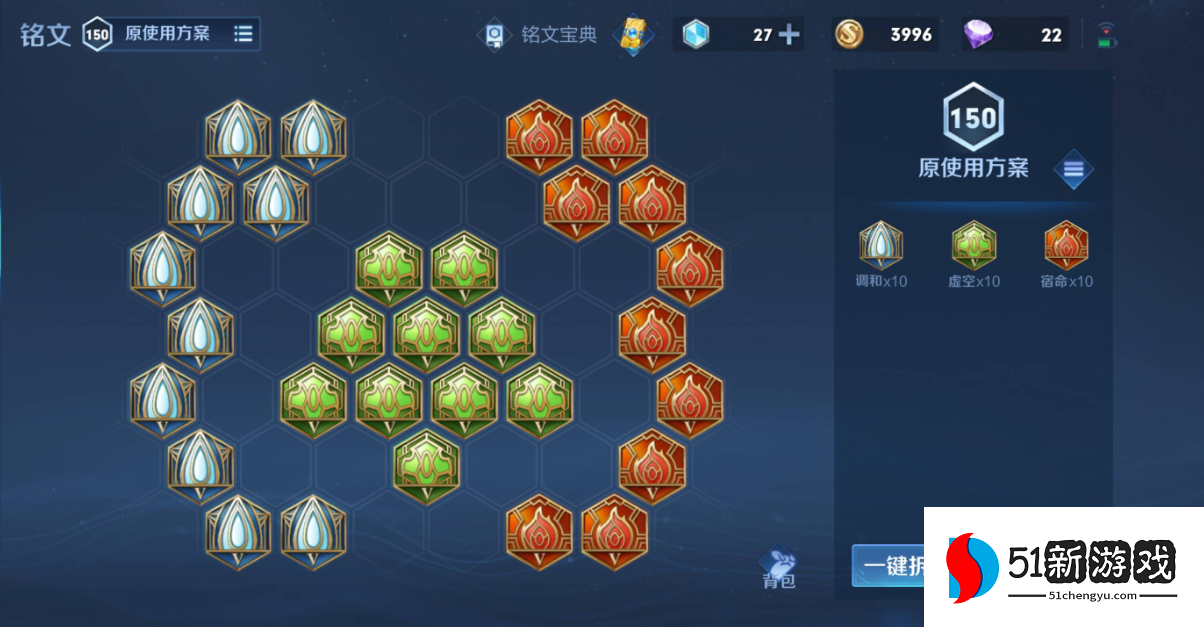Viewport: 1204px width, 627px height.
Task: Open the 51新游戏 watermark logo
Action: point(1064,566)
